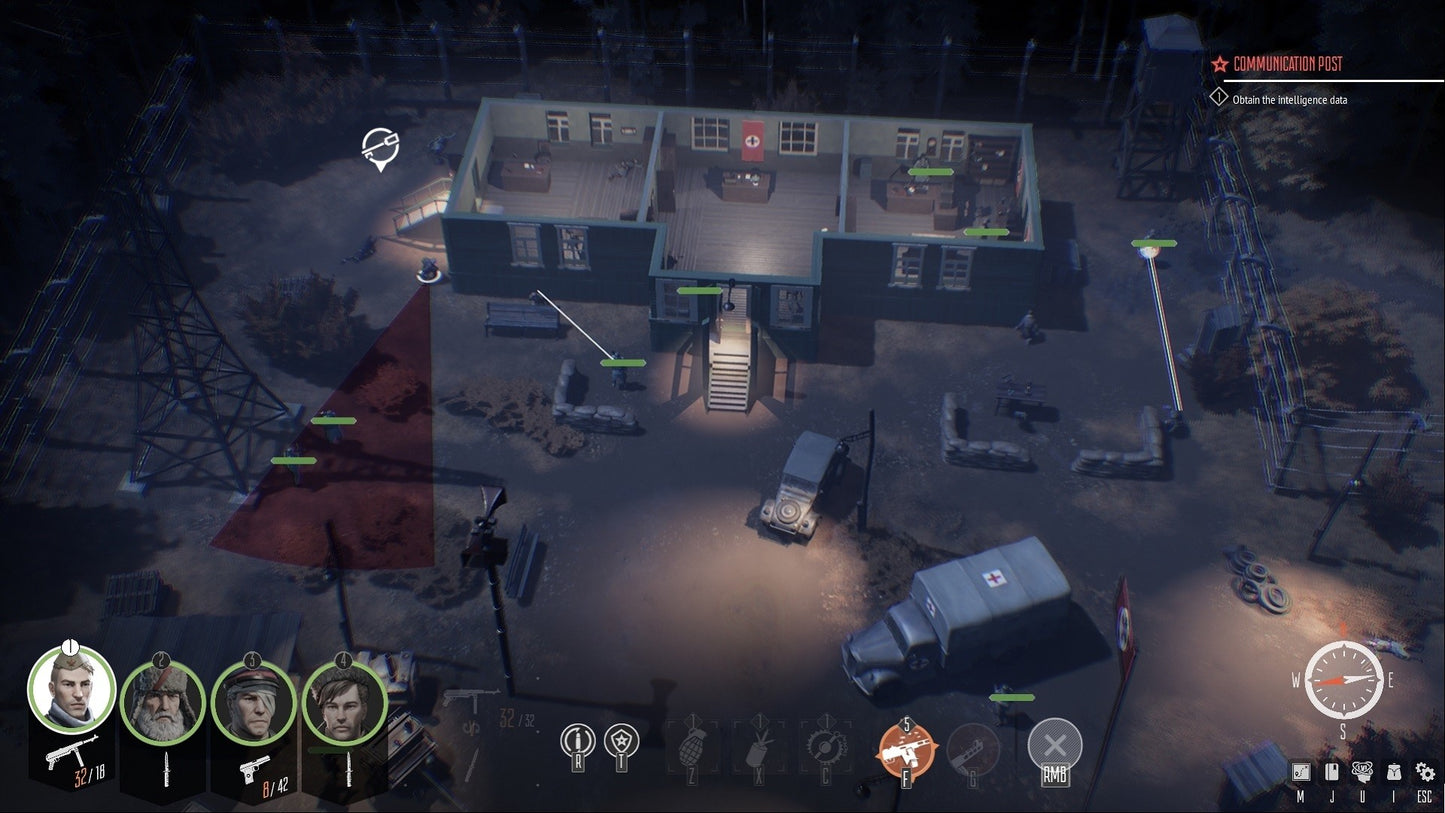Open the settings gear menu
The image size is (1445, 813).
click(x=1424, y=772)
